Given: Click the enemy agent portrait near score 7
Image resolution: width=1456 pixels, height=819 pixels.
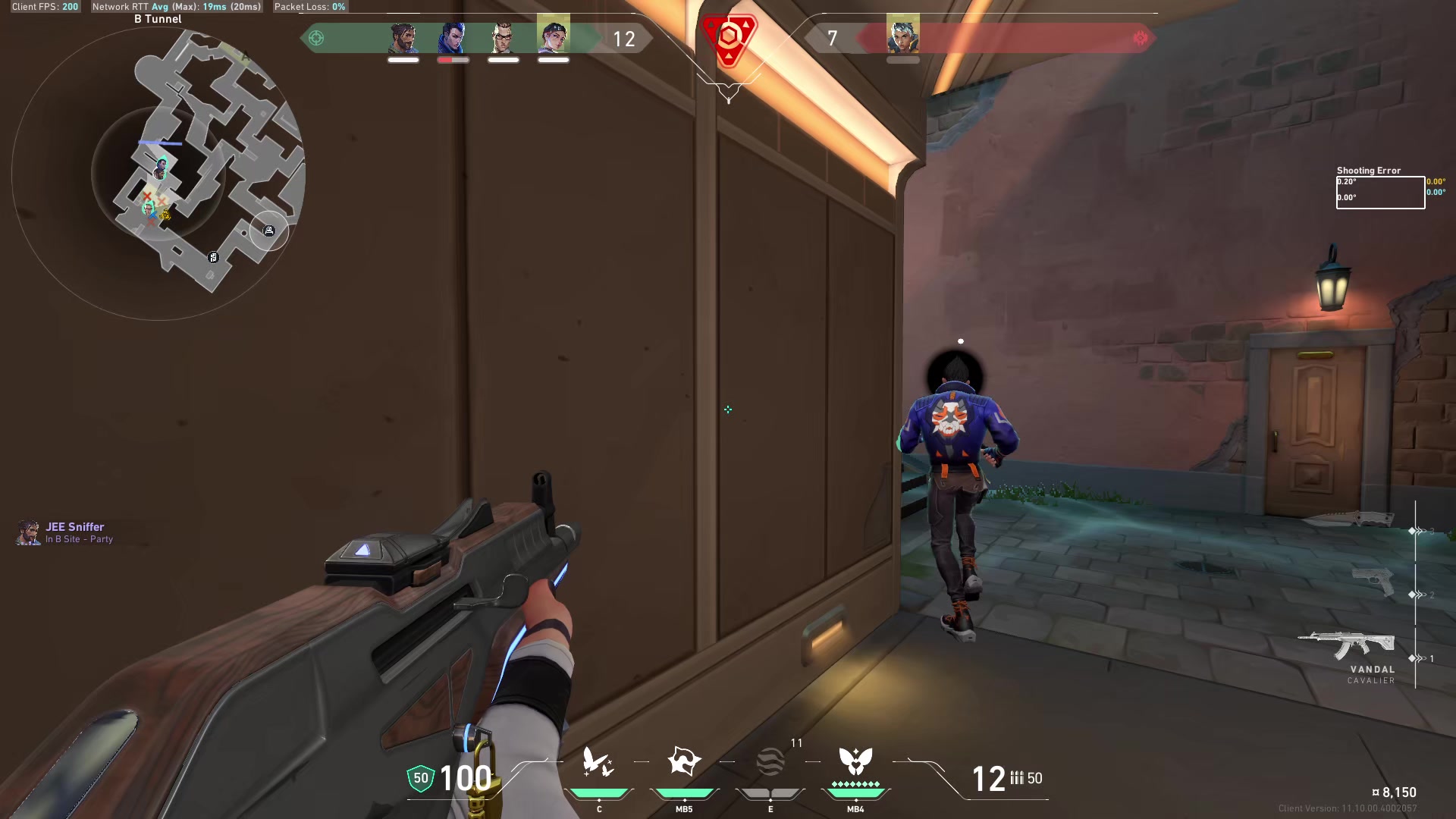Looking at the screenshot, I should [903, 35].
